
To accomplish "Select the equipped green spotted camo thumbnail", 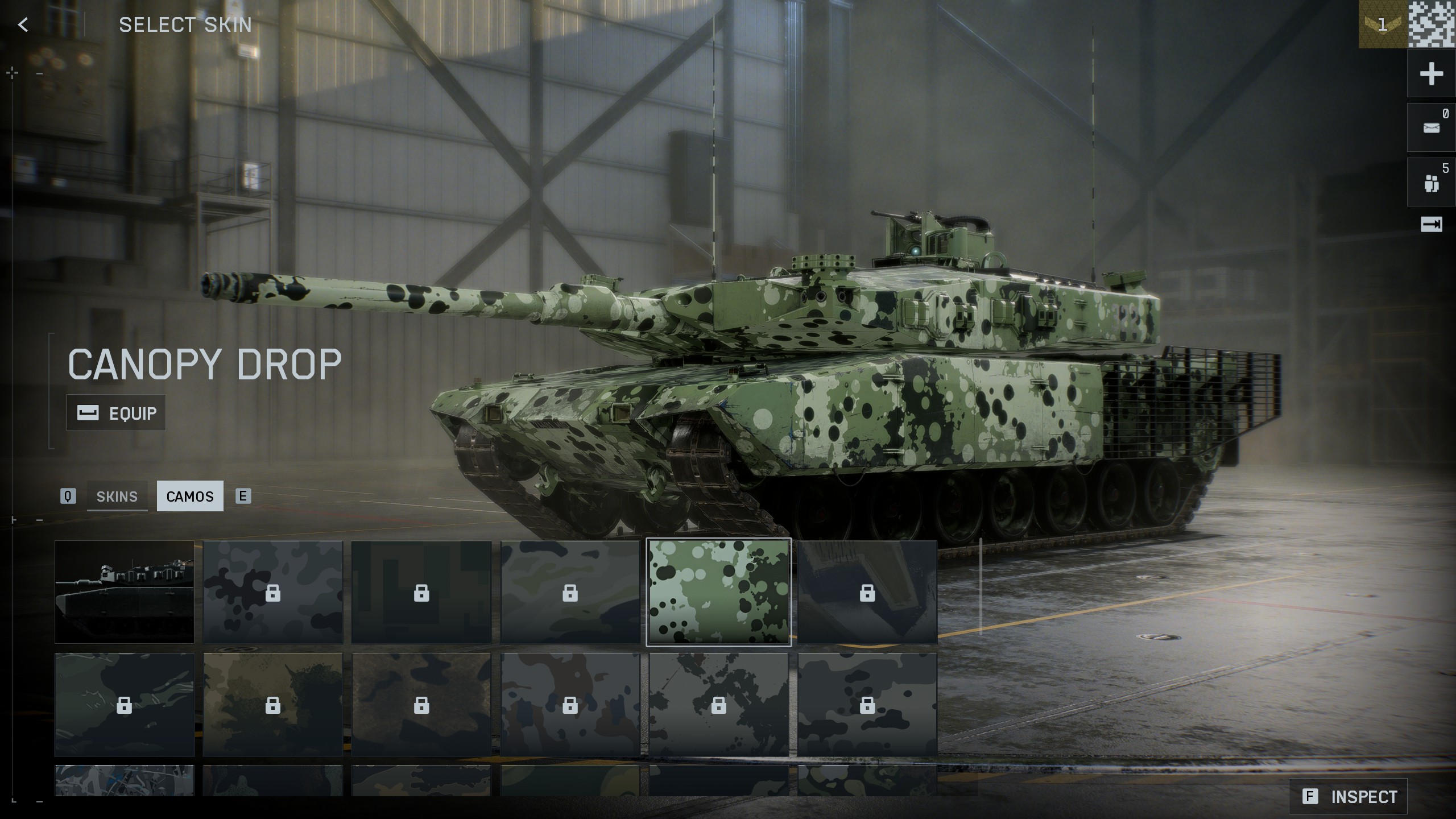I will click(719, 593).
